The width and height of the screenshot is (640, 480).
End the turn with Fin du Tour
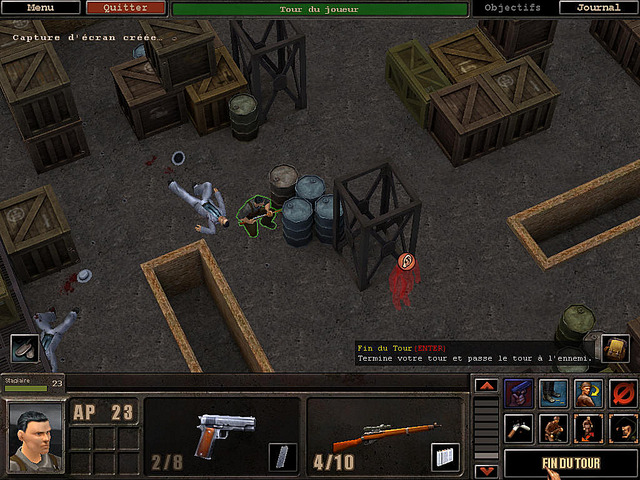pyautogui.click(x=571, y=463)
